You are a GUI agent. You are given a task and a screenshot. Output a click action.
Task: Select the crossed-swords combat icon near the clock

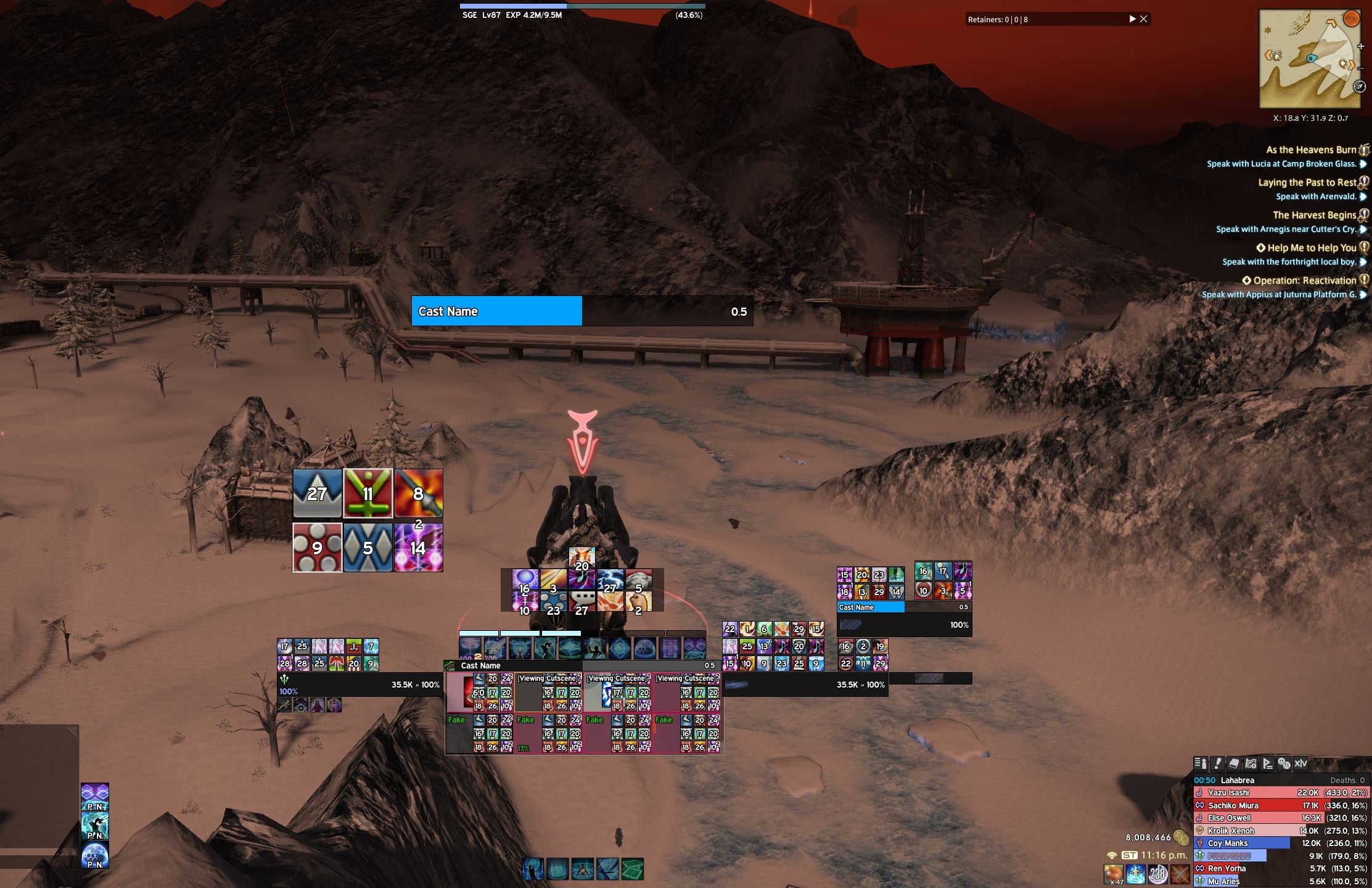(1181, 874)
